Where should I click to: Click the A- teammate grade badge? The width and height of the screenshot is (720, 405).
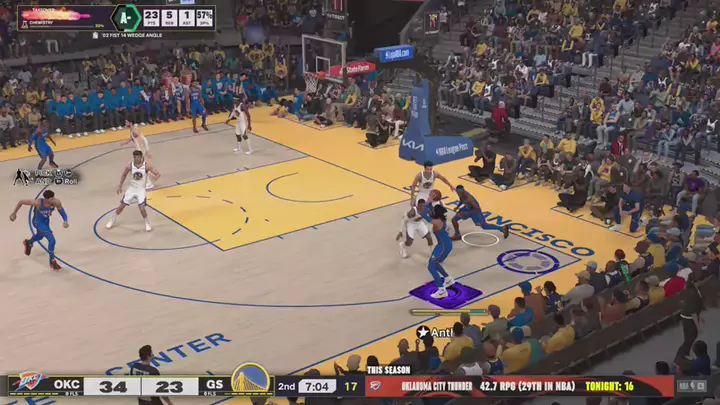(x=124, y=17)
